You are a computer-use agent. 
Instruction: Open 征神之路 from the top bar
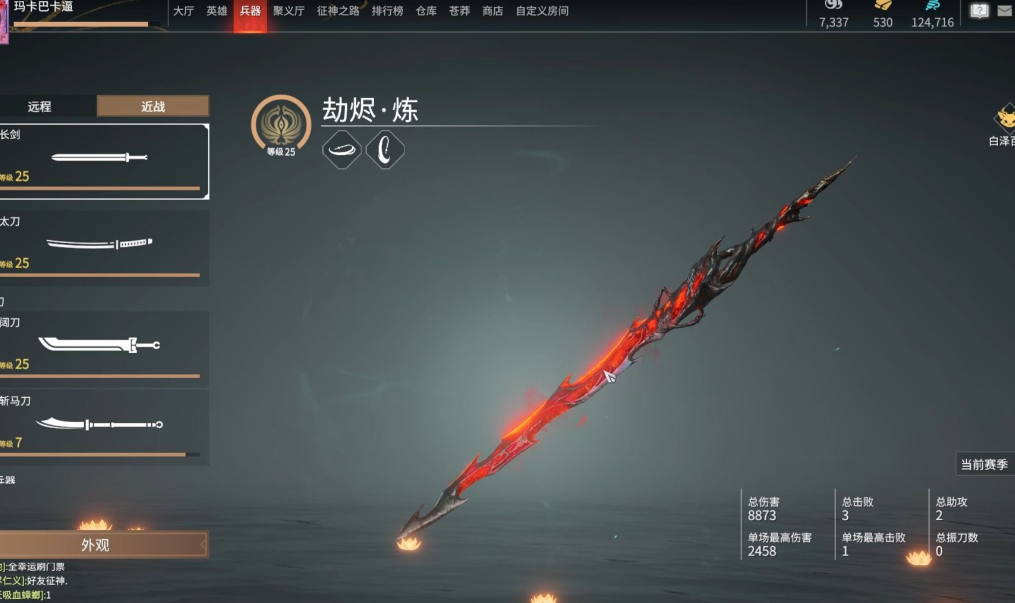click(x=338, y=11)
